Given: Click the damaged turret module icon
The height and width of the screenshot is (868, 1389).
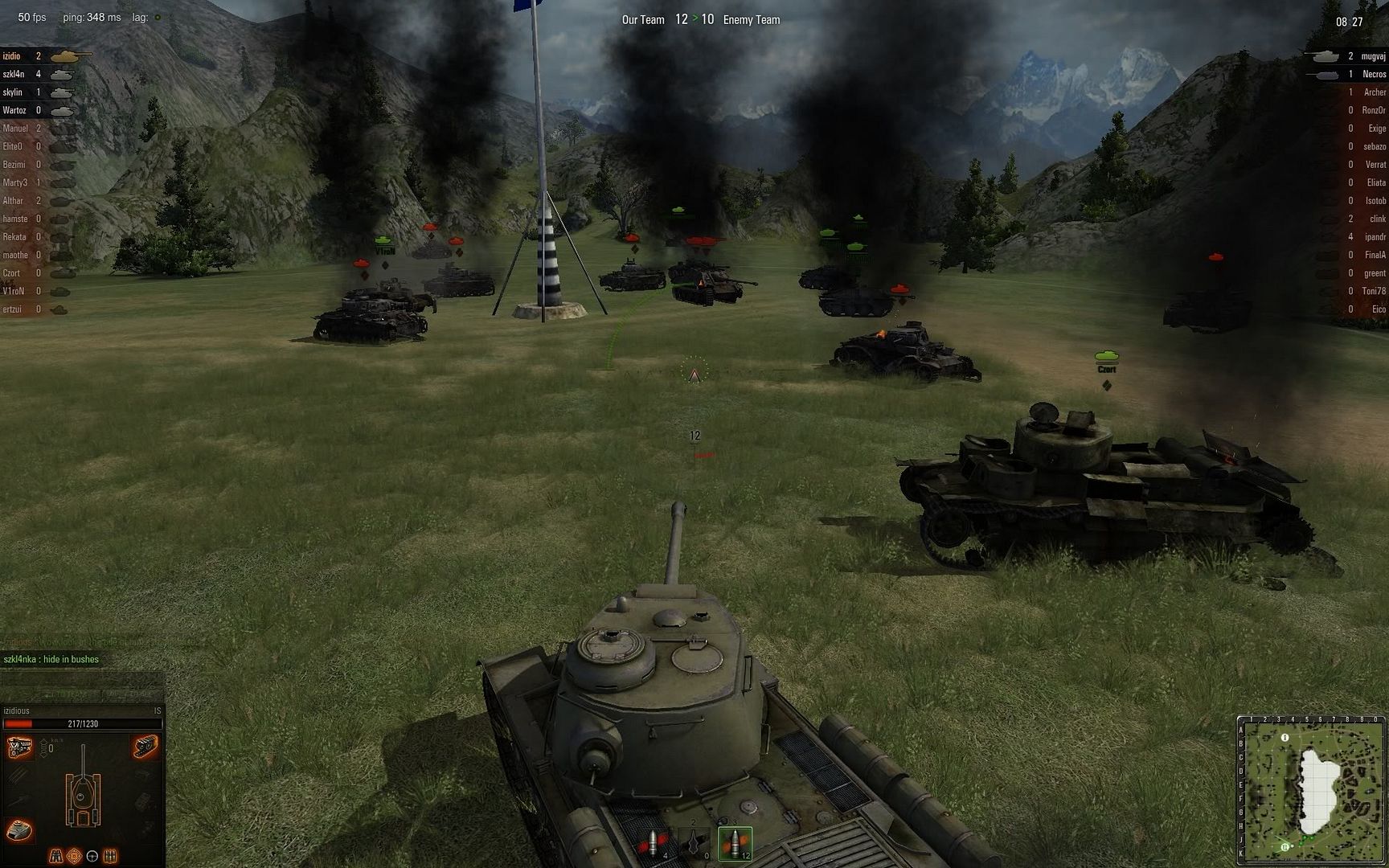Looking at the screenshot, I should pyautogui.click(x=19, y=829).
